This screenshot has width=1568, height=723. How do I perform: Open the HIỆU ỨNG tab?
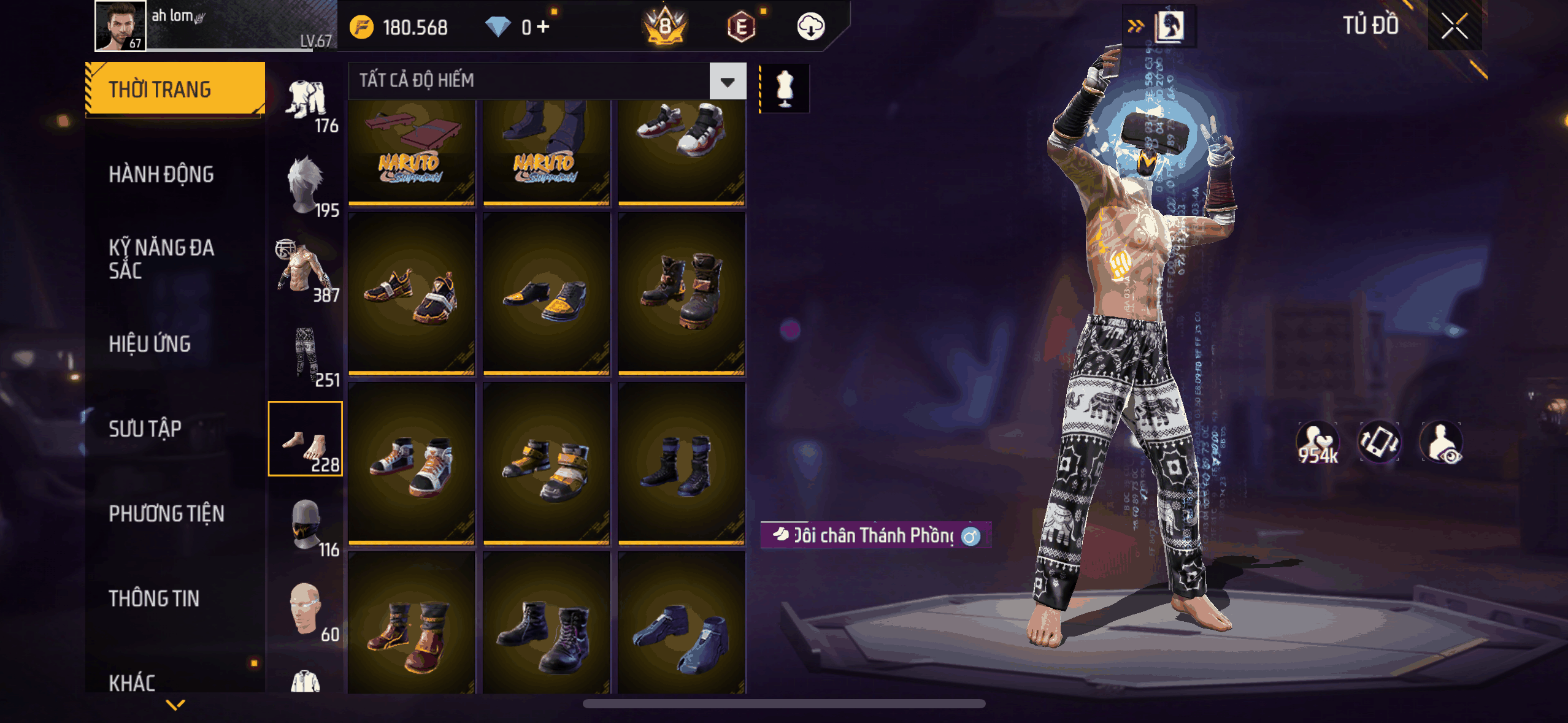click(150, 344)
